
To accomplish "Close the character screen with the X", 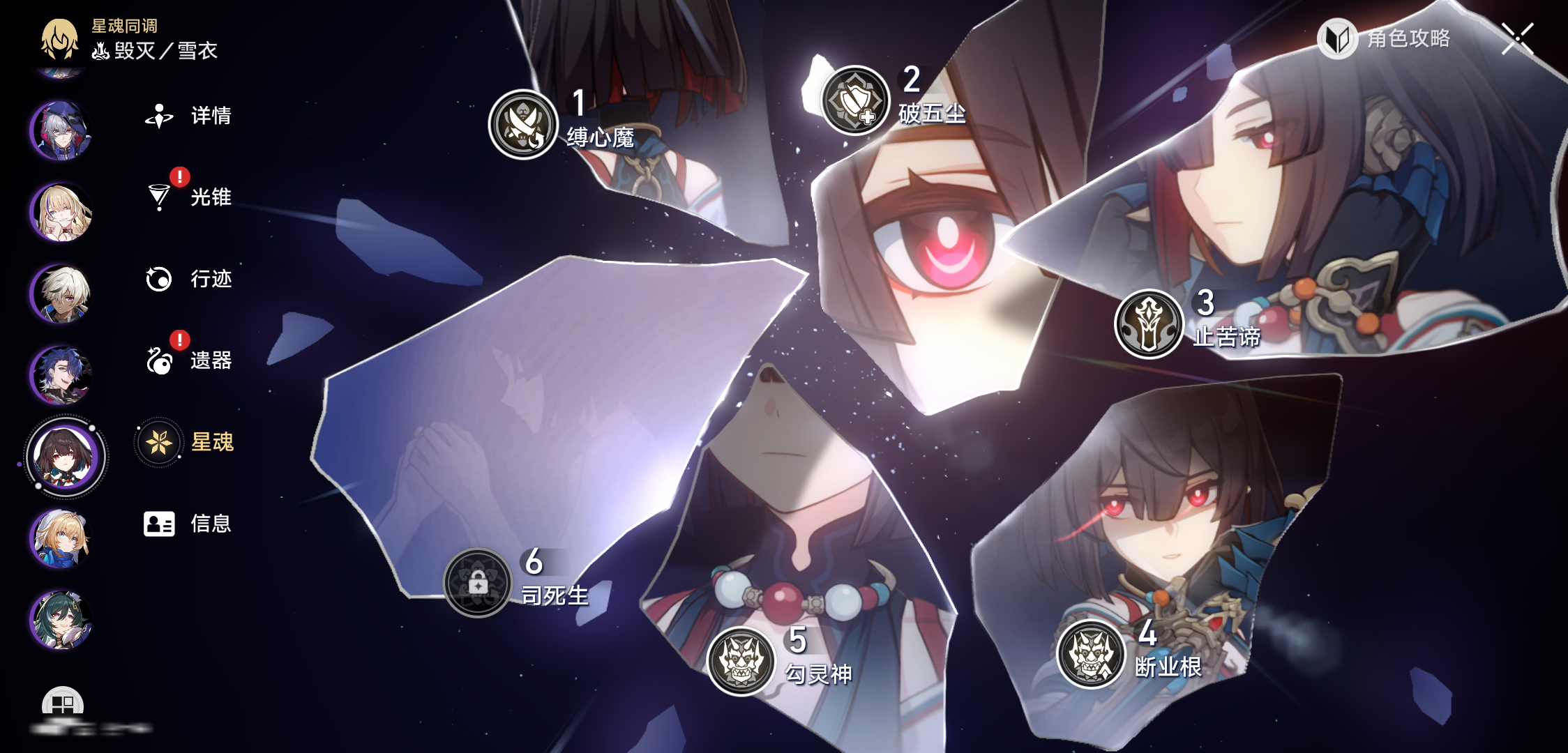I will pyautogui.click(x=1518, y=38).
